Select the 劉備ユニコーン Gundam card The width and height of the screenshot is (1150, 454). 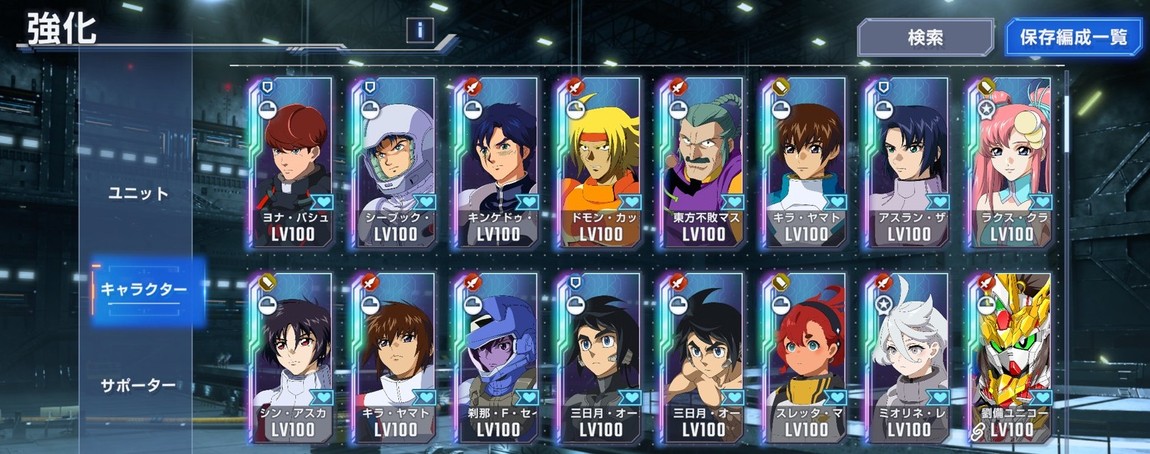coord(1010,358)
